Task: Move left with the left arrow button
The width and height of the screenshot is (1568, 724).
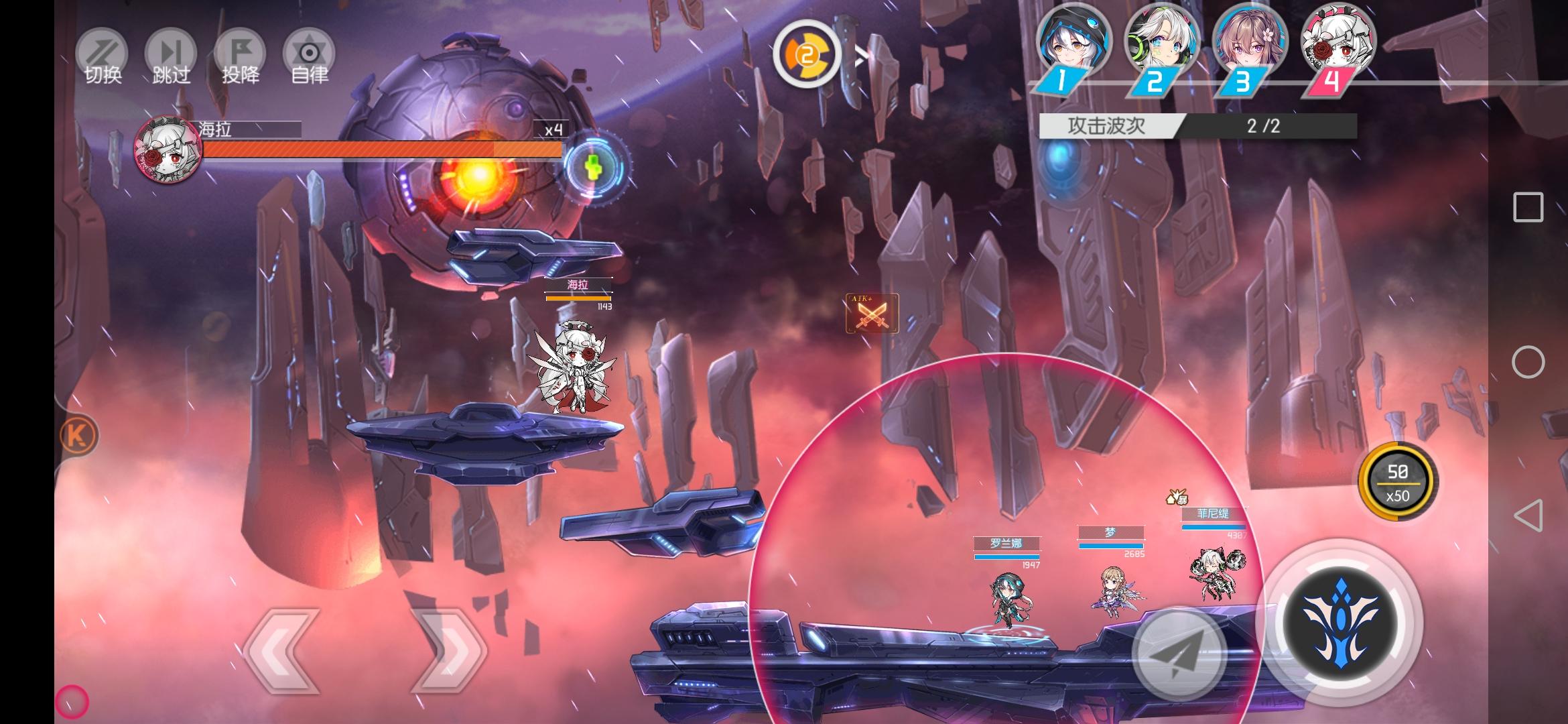Action: coord(282,650)
